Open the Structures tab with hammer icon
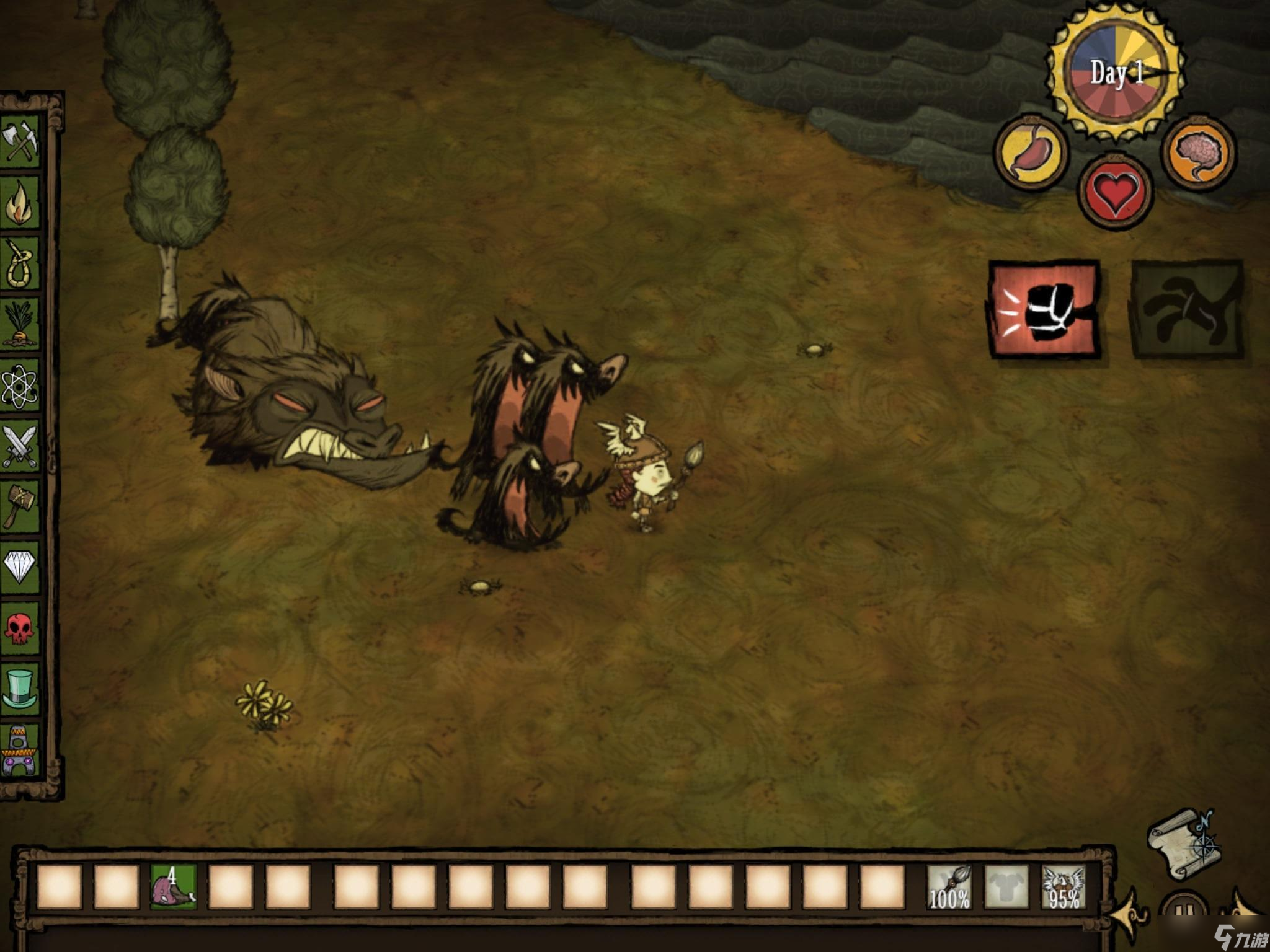 20,506
